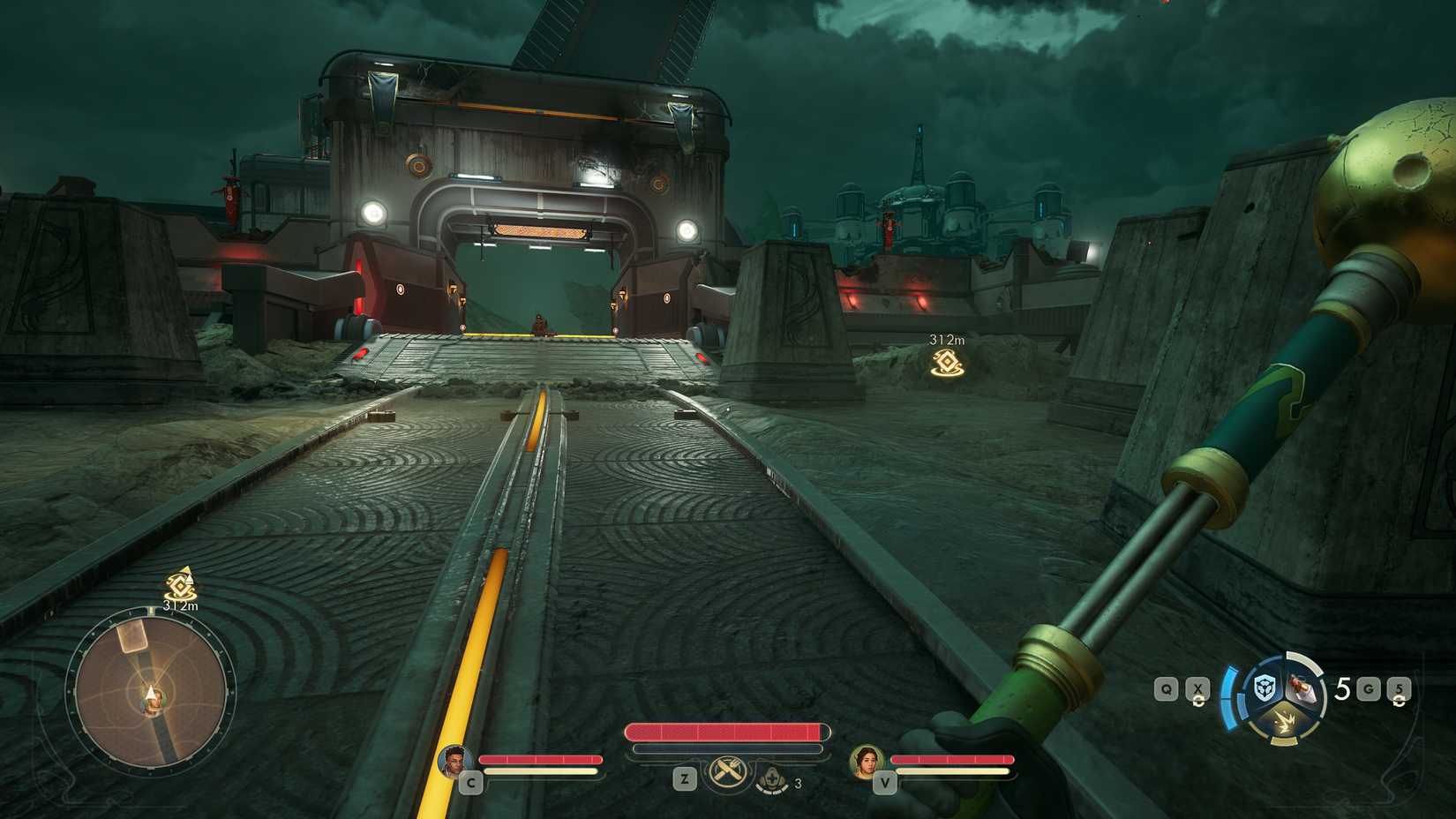Select the grenade ability on the ability wheel

(x=1301, y=687)
